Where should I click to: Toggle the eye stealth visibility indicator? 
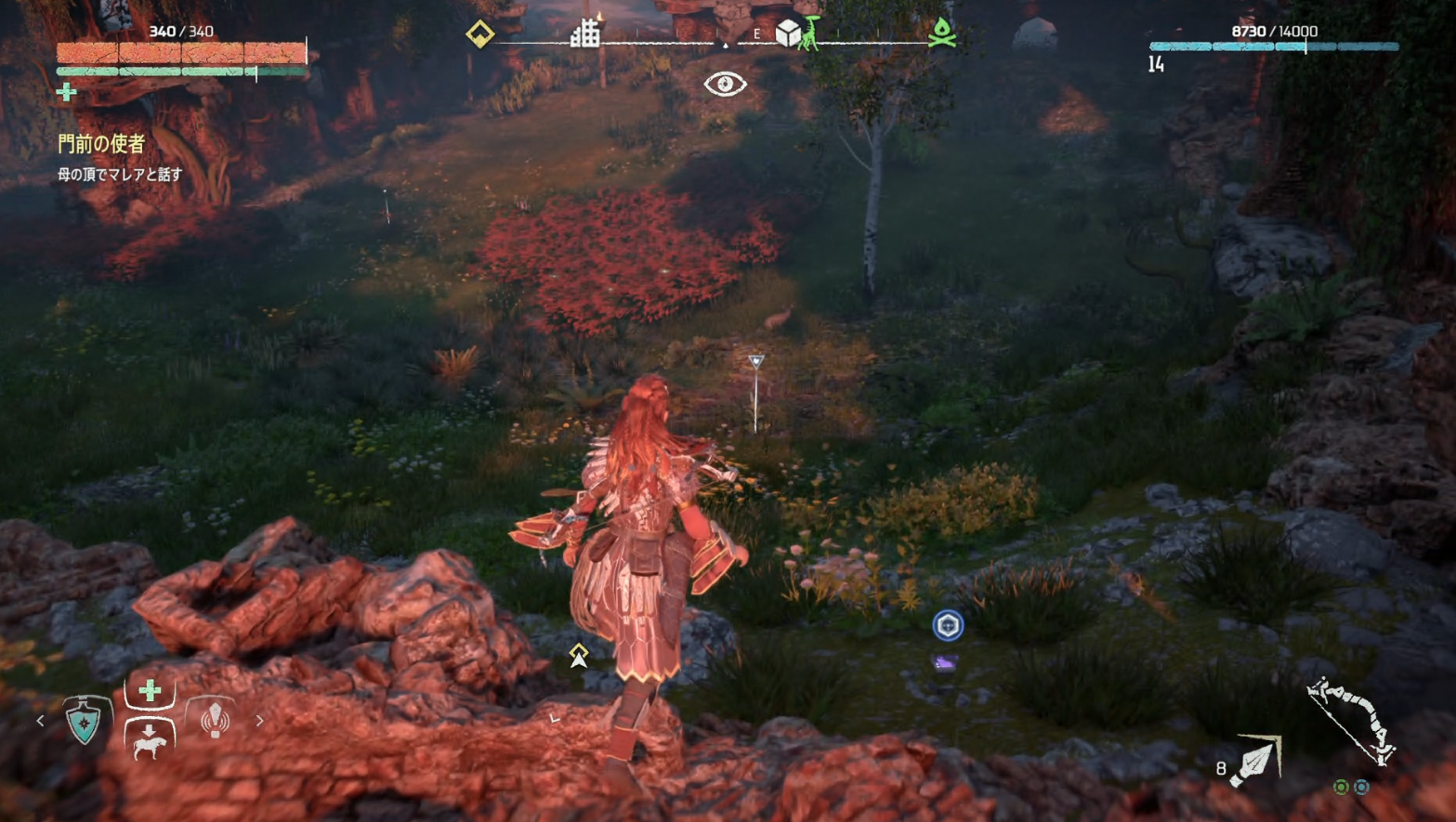point(725,85)
